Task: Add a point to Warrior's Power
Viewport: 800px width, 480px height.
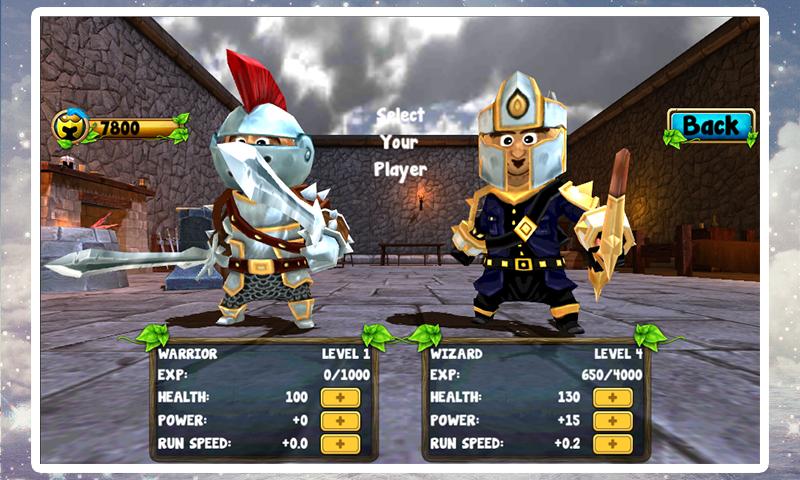Action: pyautogui.click(x=340, y=421)
